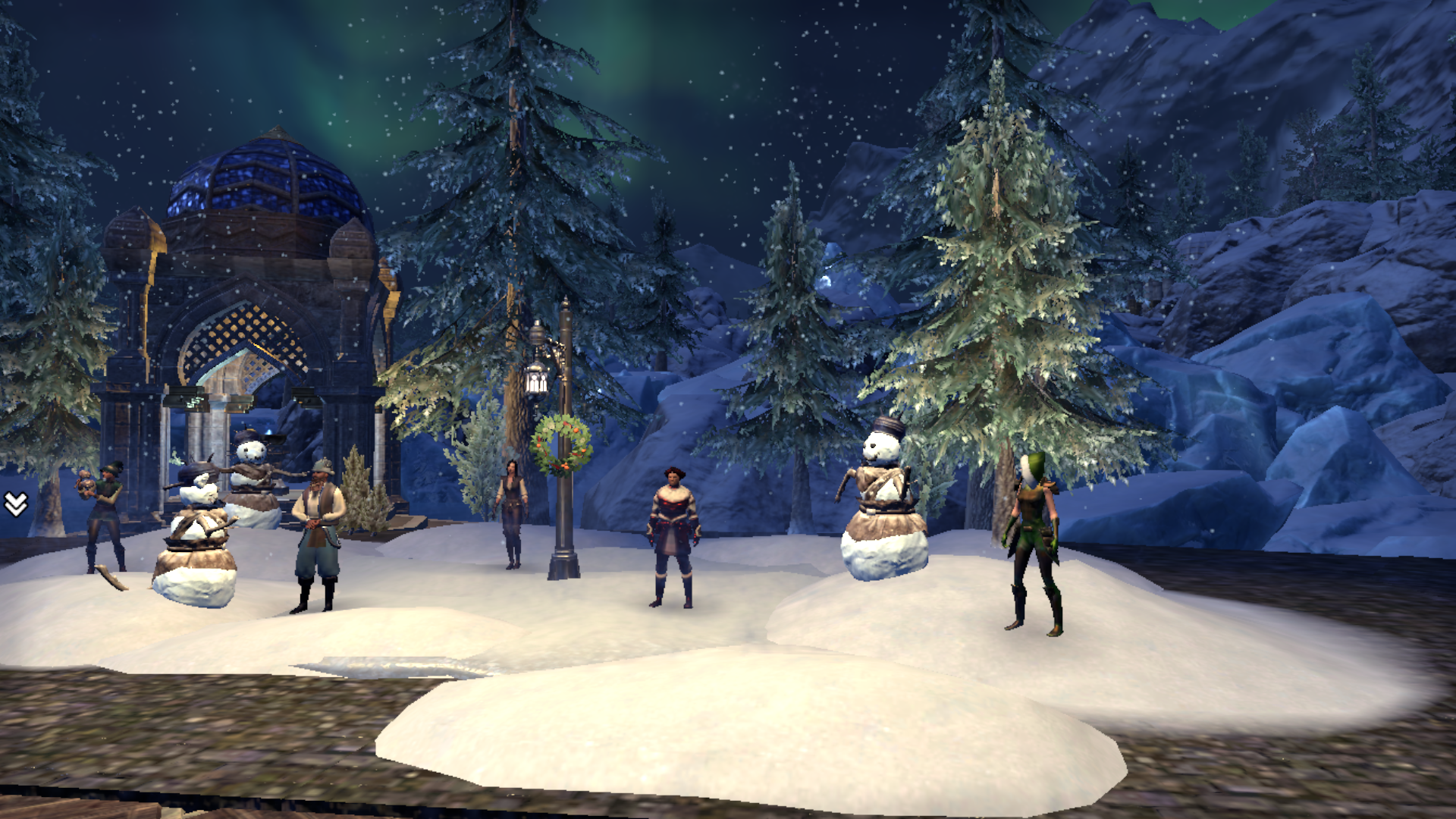Expand the double-chevron arrow panel

pyautogui.click(x=16, y=504)
